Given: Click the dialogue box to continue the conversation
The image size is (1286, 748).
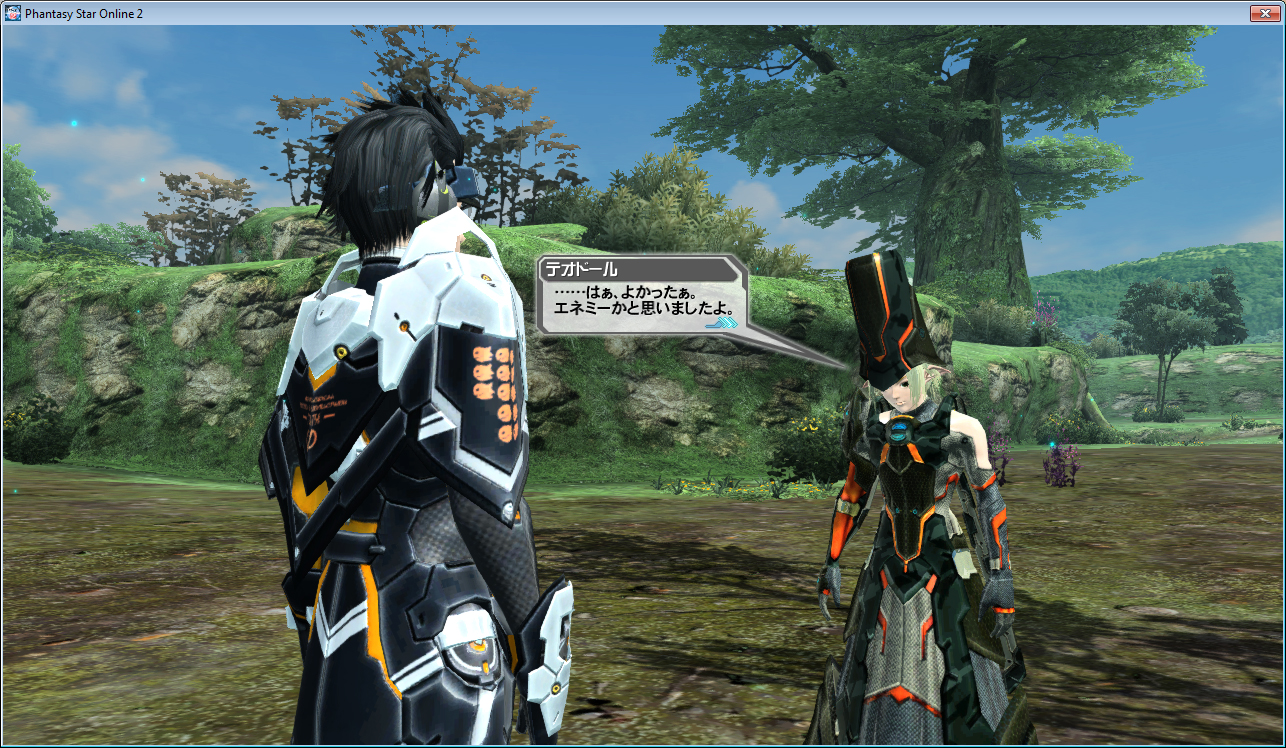Looking at the screenshot, I should pyautogui.click(x=640, y=300).
